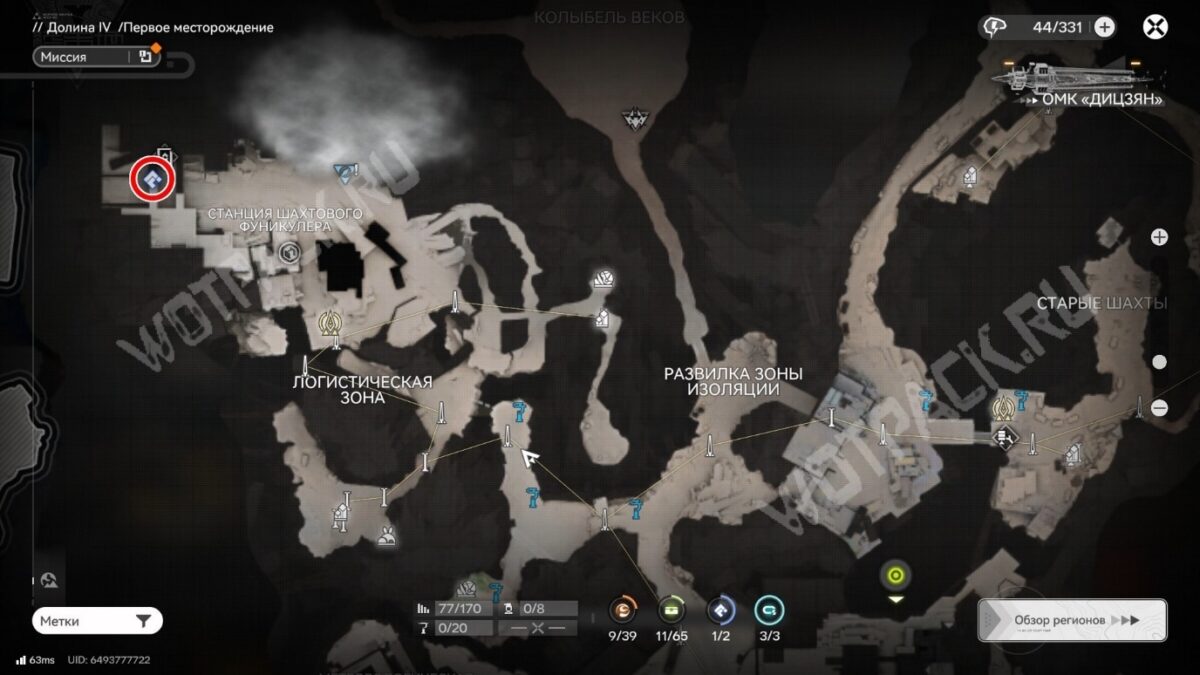Select the golden marker under Старые шахты
Viewport: 1200px width, 675px height.
[1003, 407]
